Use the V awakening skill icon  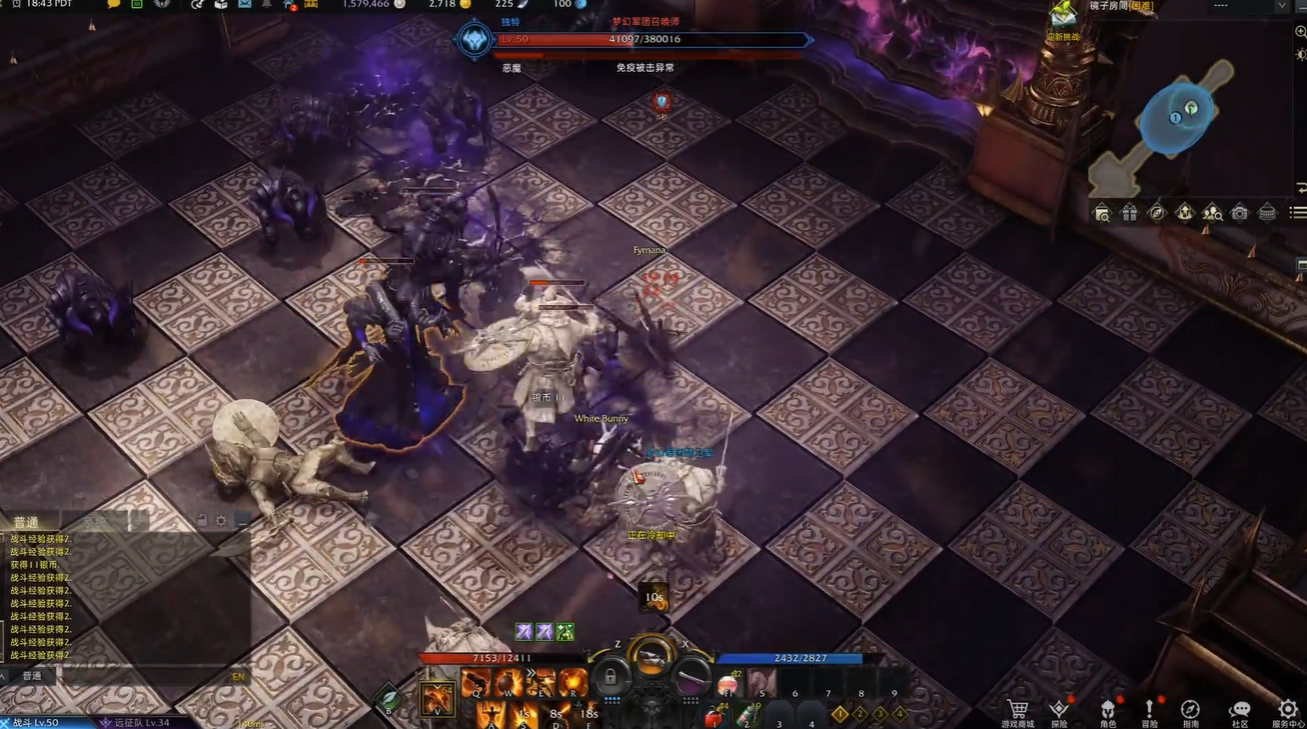437,698
